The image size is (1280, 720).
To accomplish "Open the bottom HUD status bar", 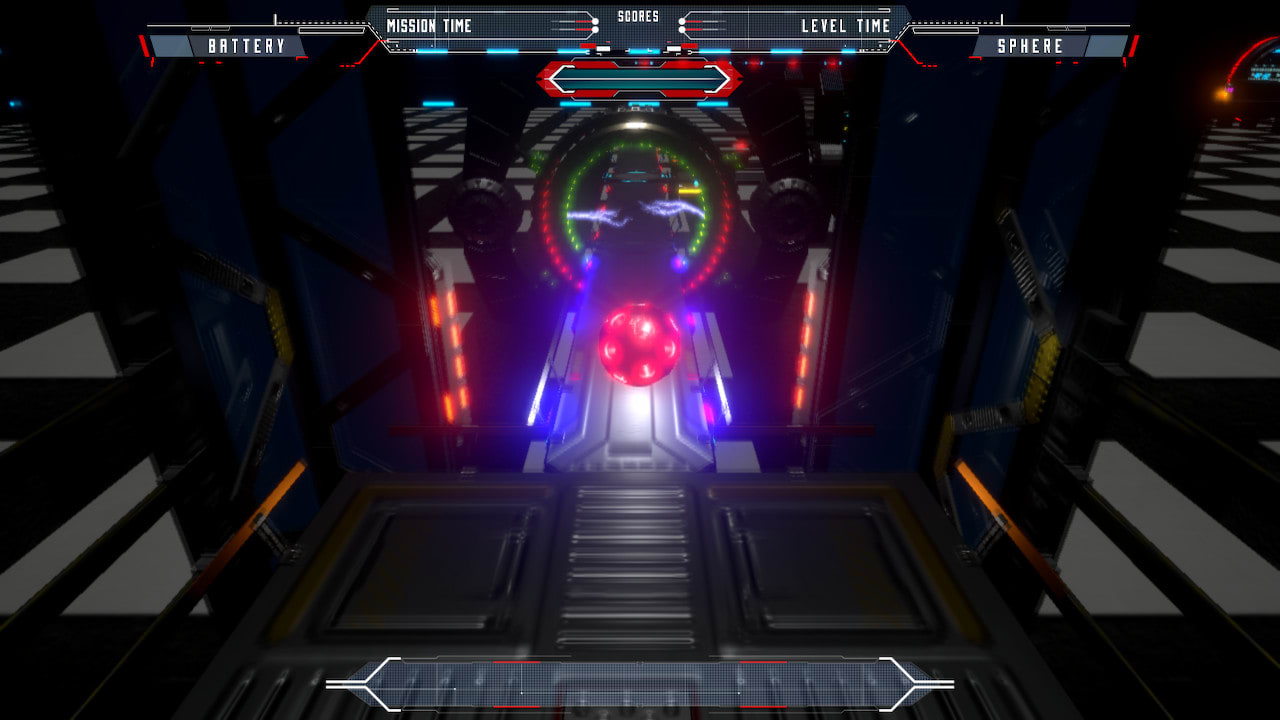I will [640, 683].
